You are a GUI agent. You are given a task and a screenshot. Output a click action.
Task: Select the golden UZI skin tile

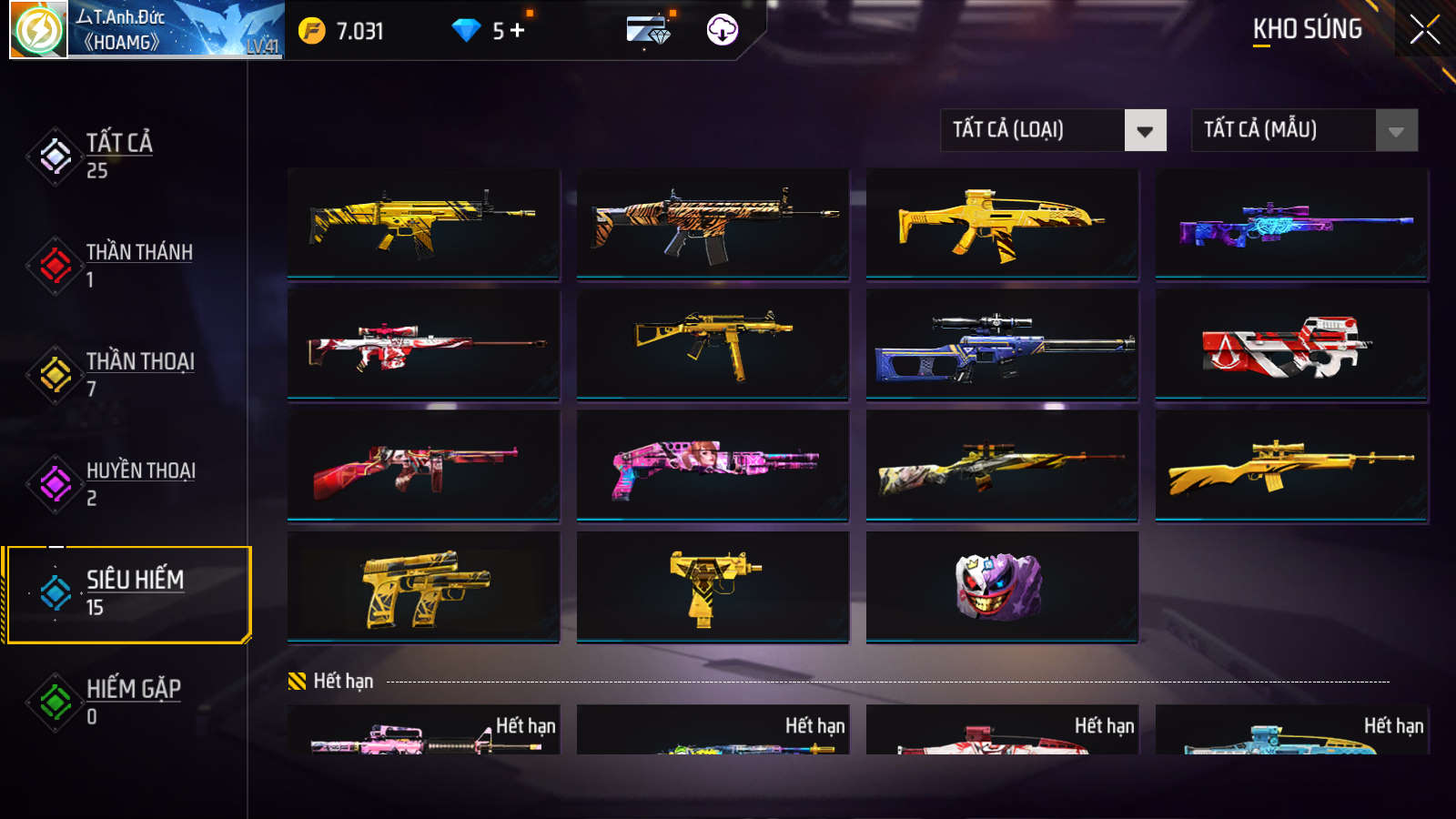coord(713,587)
